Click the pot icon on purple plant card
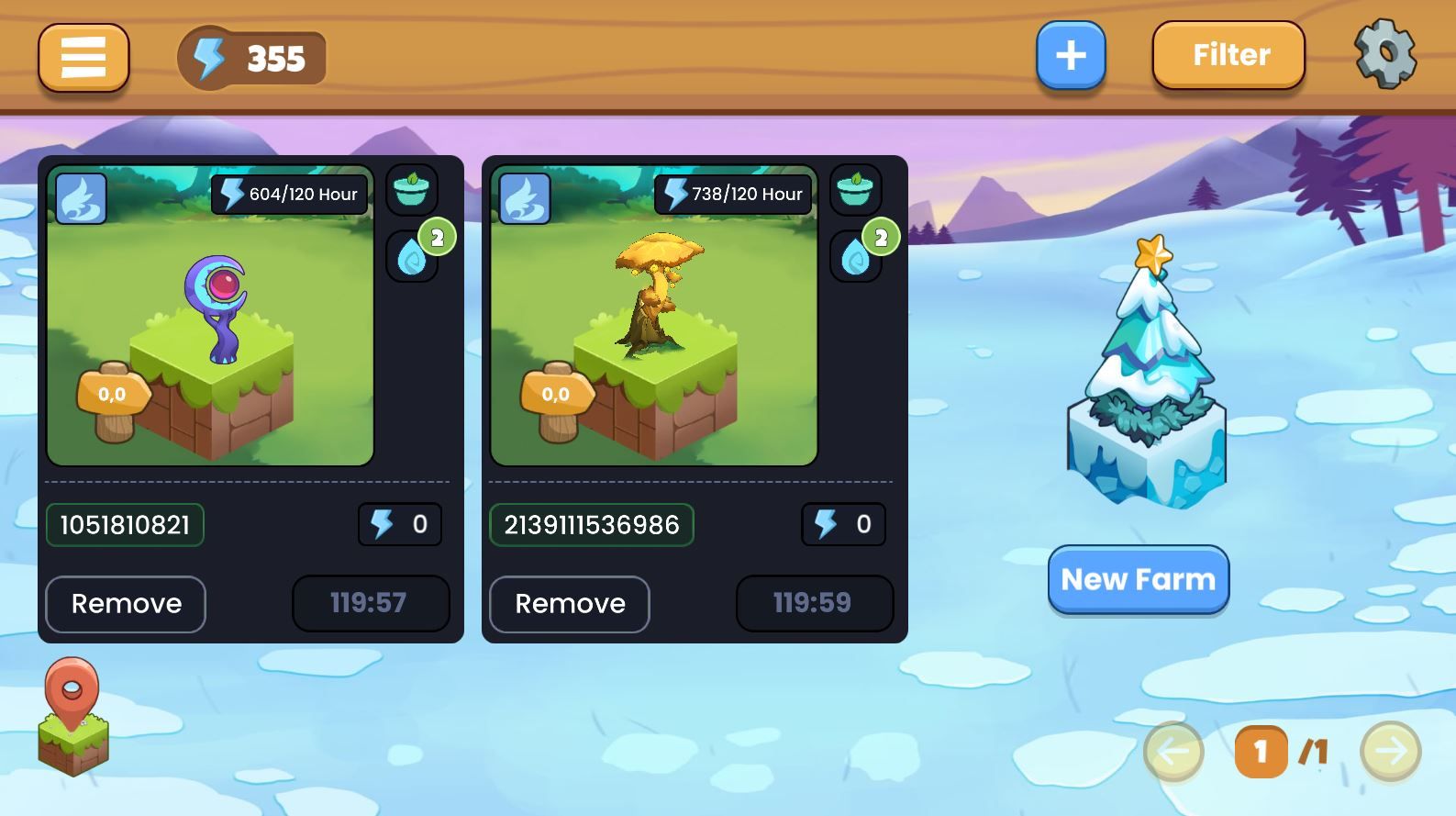The image size is (1456, 816). coord(411,191)
